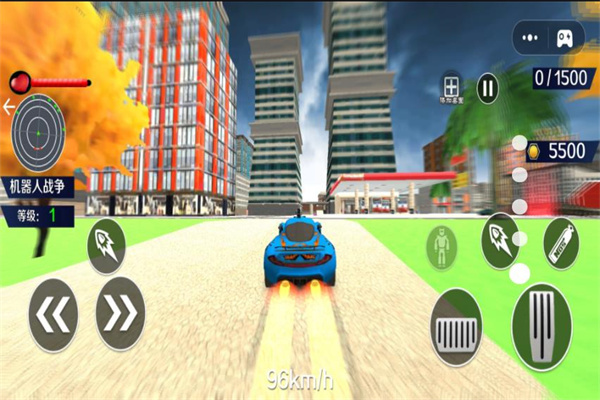Click the back arrow beside the radar
Viewport: 600px width, 400px height.
[x=8, y=105]
